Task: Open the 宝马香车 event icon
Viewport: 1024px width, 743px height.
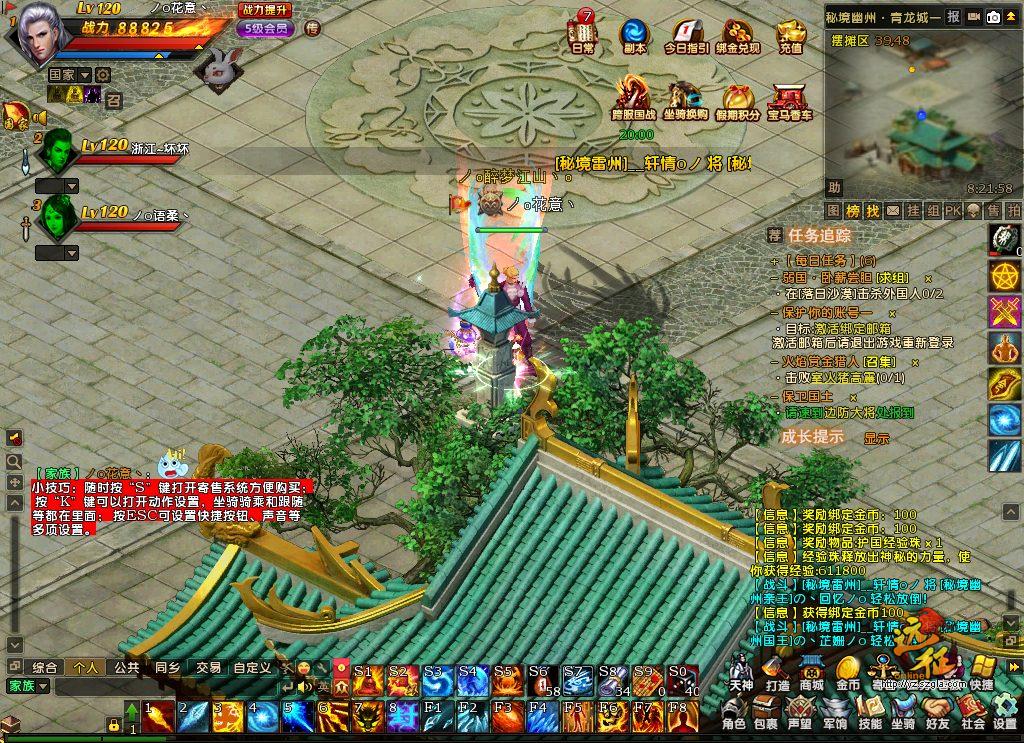Action: 790,99
